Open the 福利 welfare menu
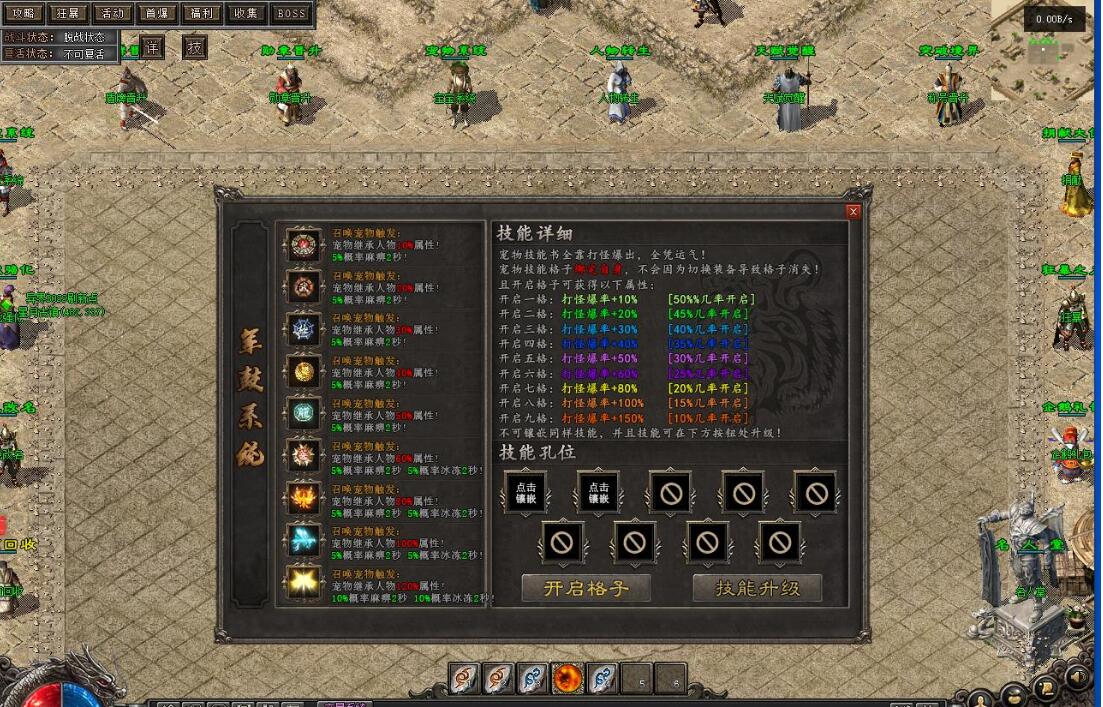The width and height of the screenshot is (1103, 707). coord(200,14)
